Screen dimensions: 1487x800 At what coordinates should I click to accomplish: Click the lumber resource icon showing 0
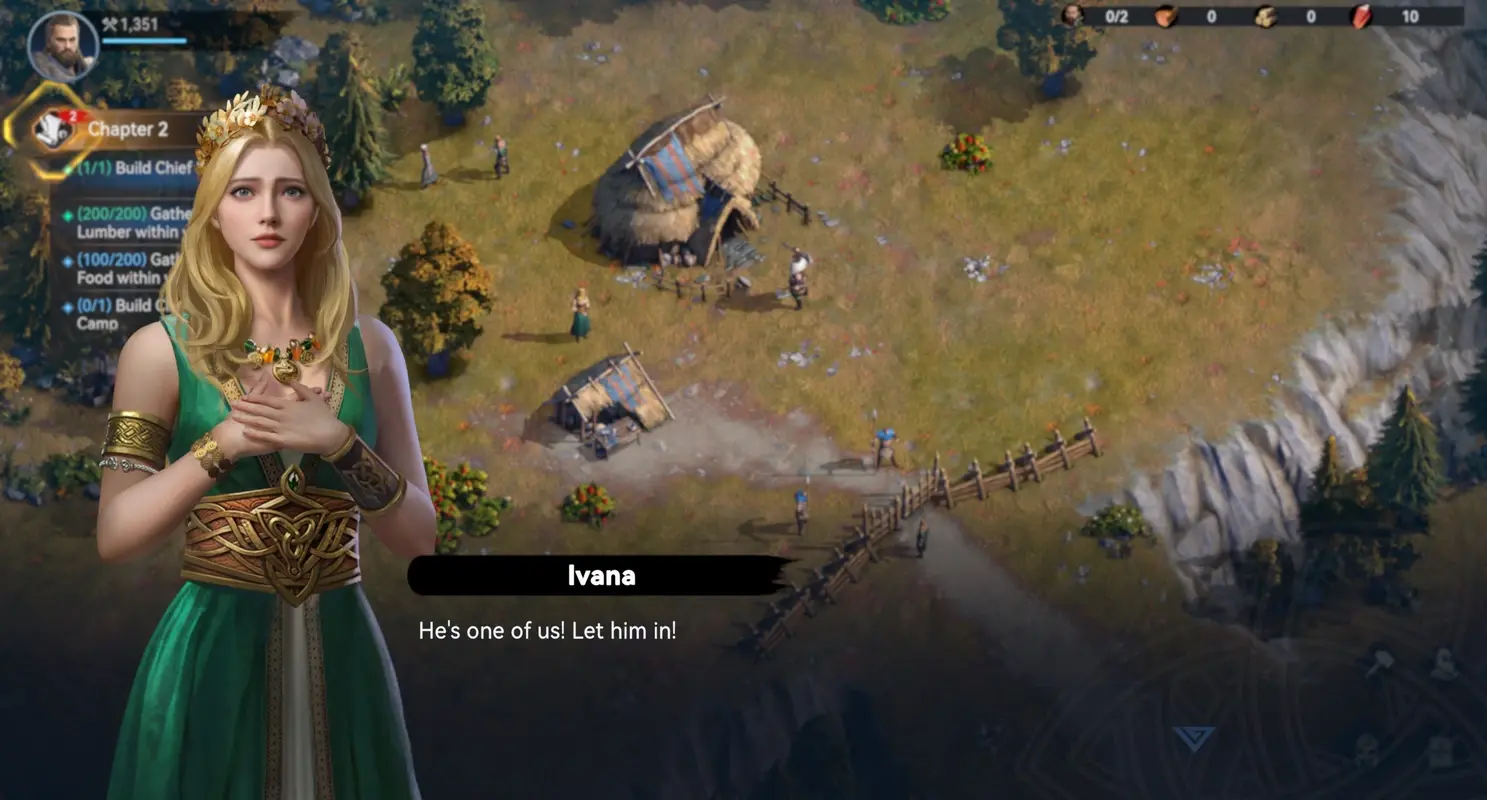tap(1266, 18)
